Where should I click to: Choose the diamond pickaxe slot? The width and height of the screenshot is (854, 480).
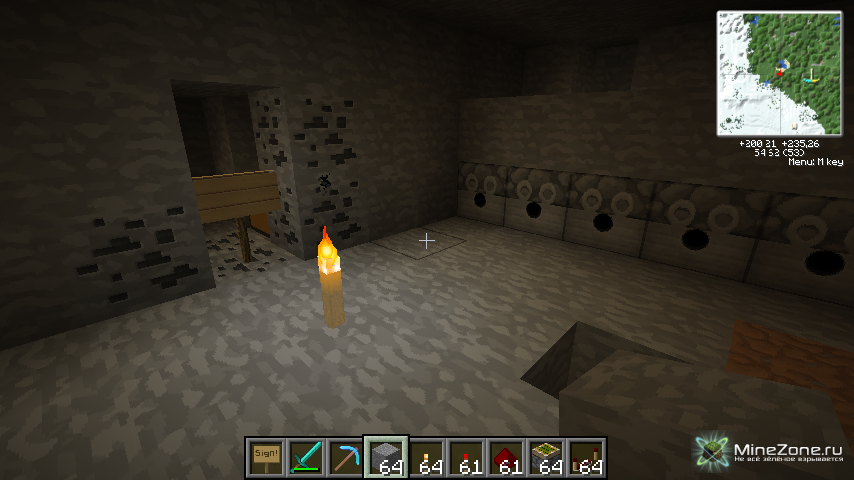click(x=346, y=457)
